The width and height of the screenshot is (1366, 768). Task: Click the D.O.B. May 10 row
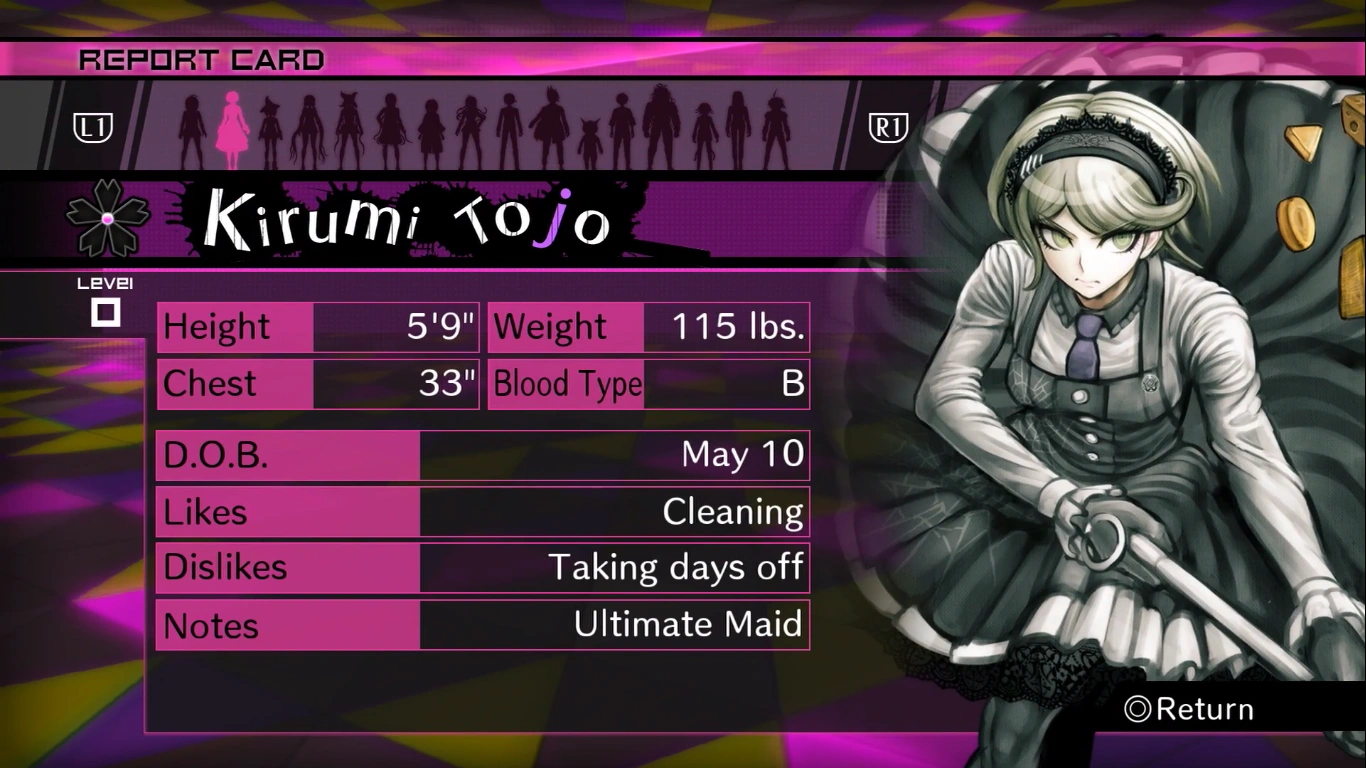[483, 455]
